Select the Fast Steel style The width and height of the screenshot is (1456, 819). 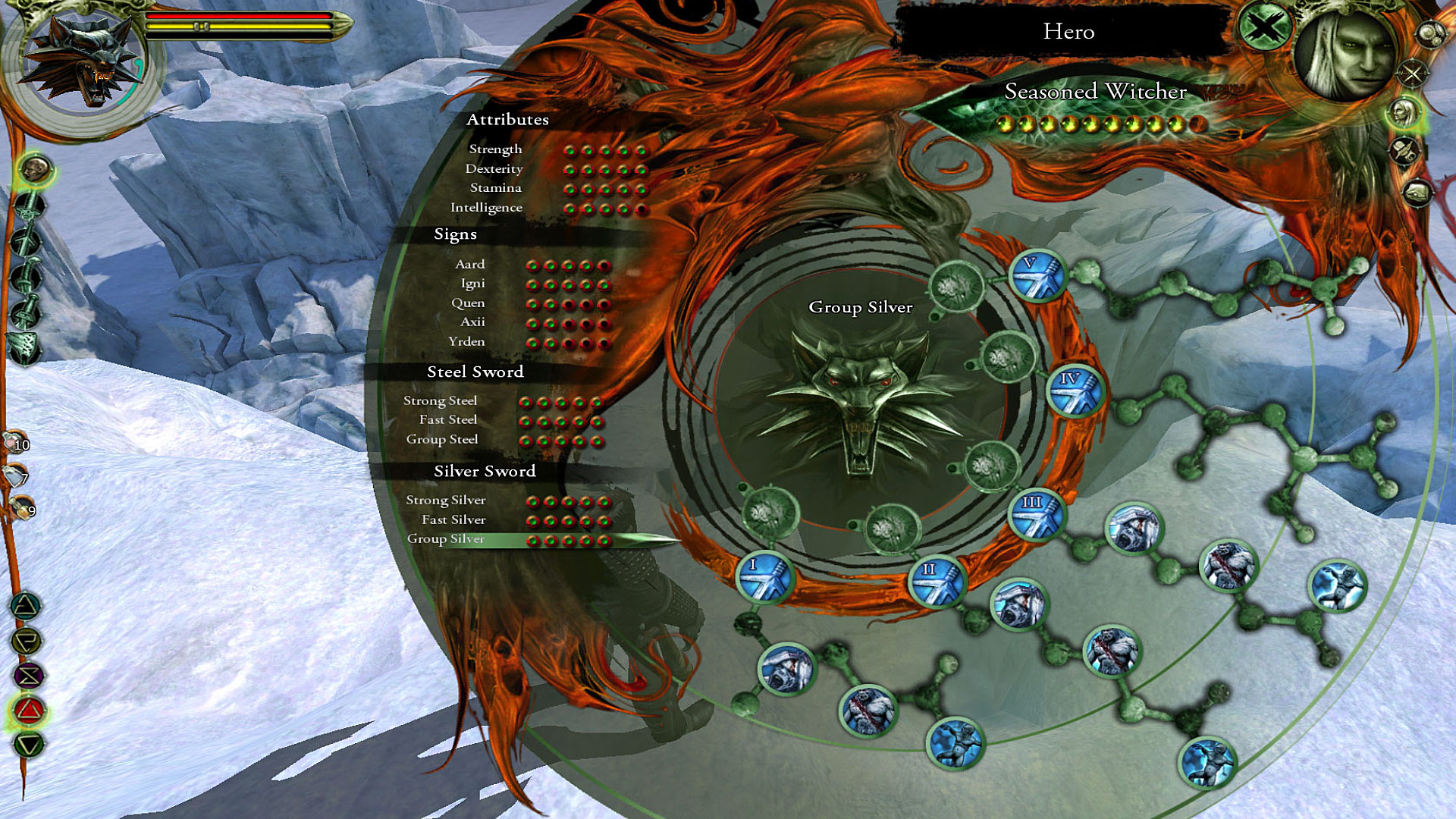click(x=448, y=420)
